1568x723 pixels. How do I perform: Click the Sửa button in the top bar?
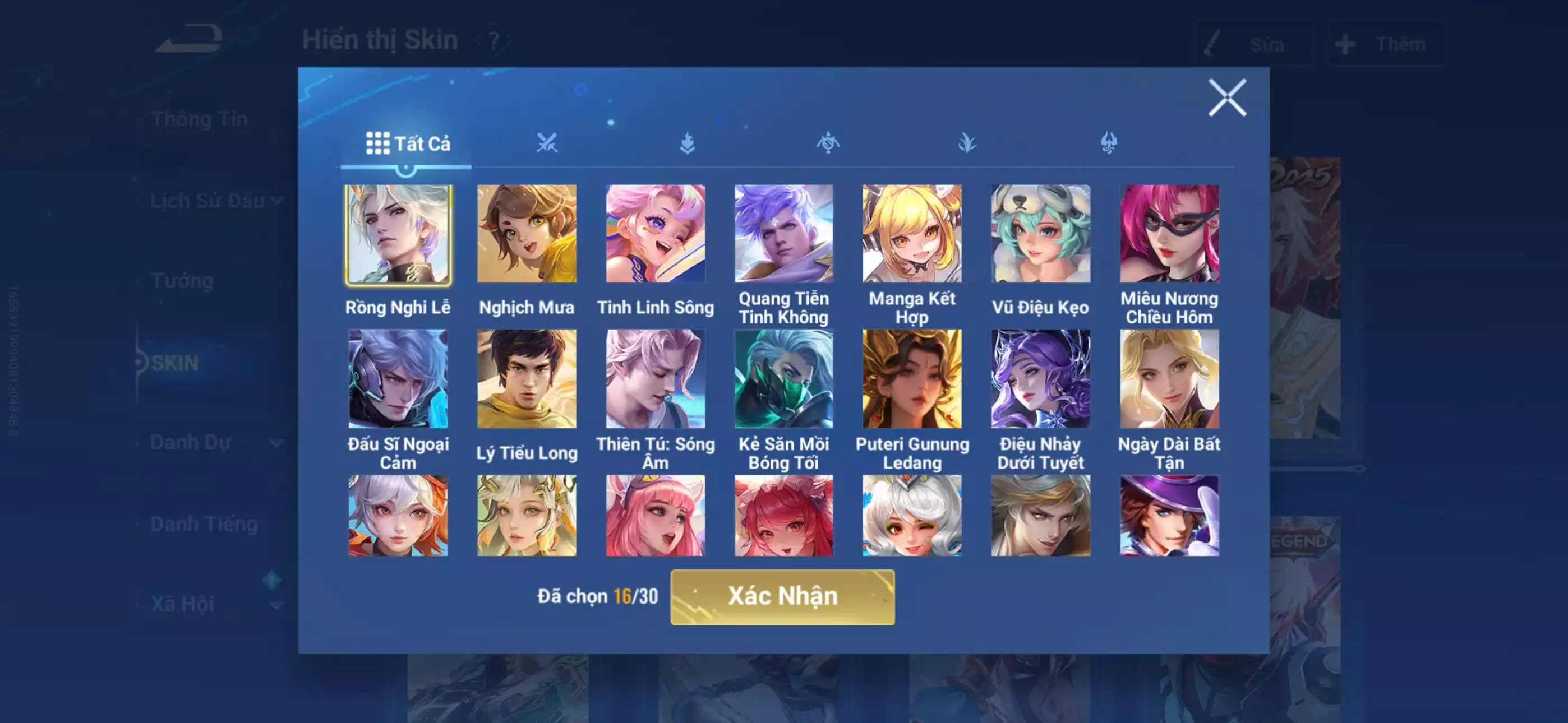[1255, 43]
